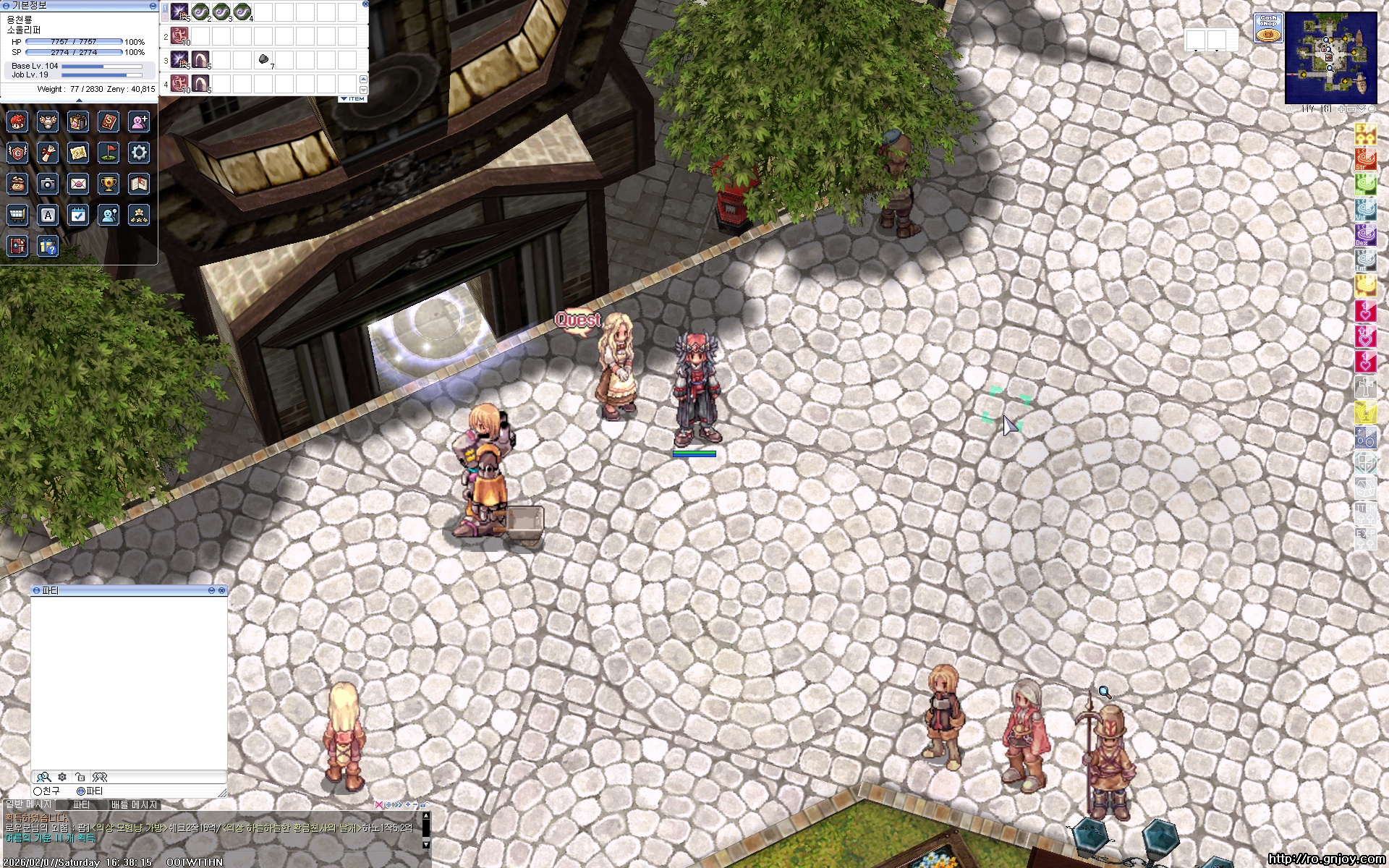Close the 파티 window
This screenshot has width=1389, height=868.
[221, 591]
